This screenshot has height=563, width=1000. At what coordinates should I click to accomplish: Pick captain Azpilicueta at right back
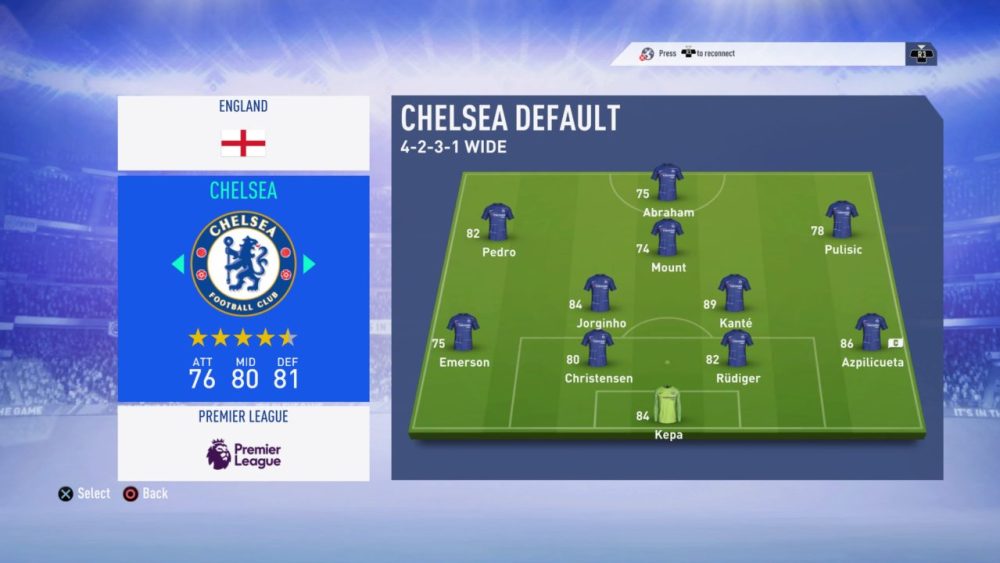pyautogui.click(x=871, y=334)
